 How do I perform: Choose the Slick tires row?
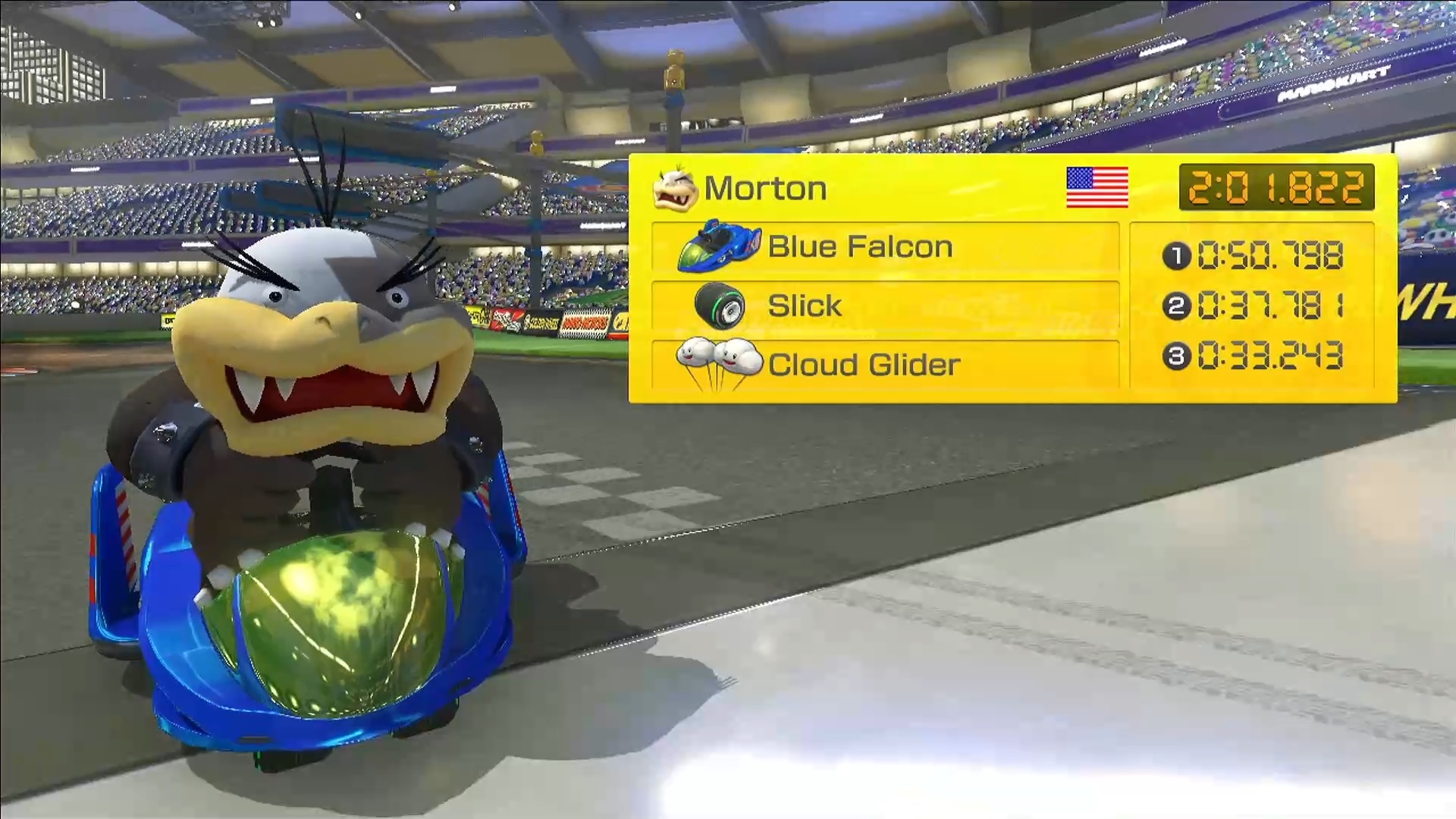pyautogui.click(x=885, y=306)
